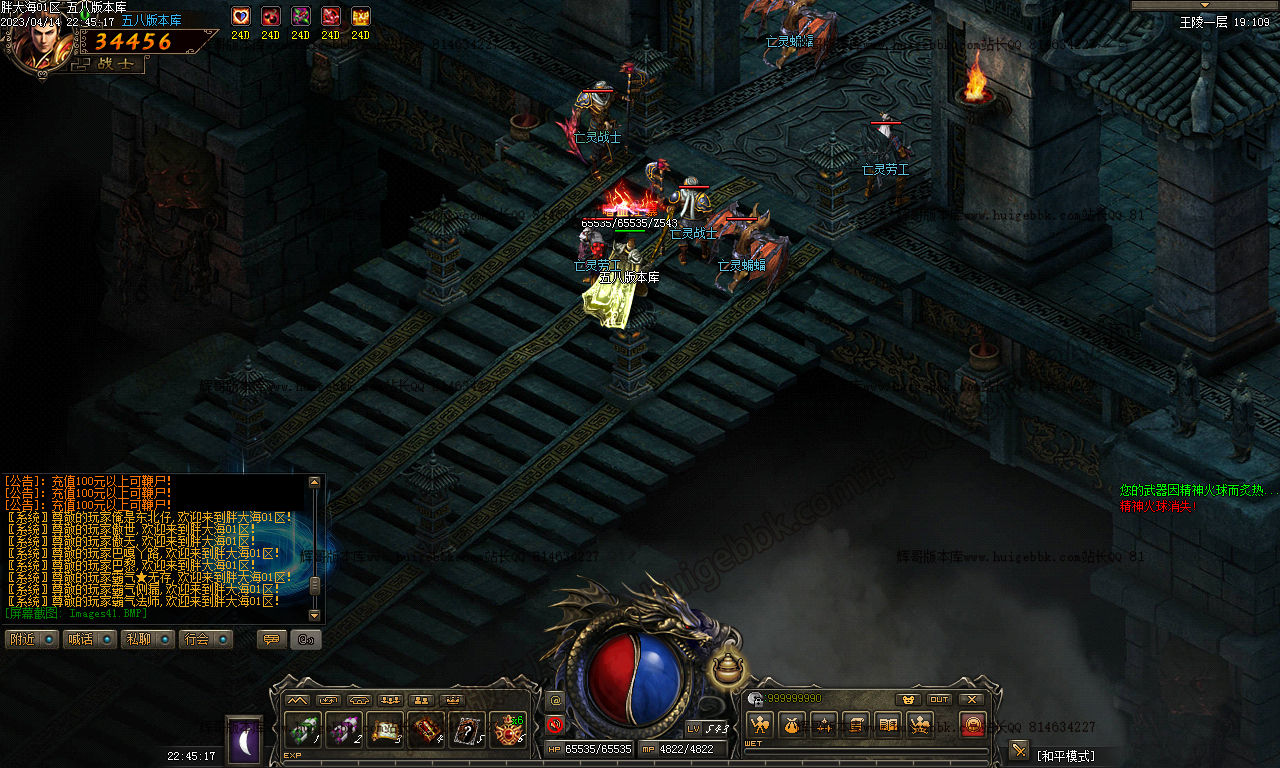Viewport: 1280px width, 768px height.
Task: Toggle the 行会 guild chat channel
Action: [206, 639]
